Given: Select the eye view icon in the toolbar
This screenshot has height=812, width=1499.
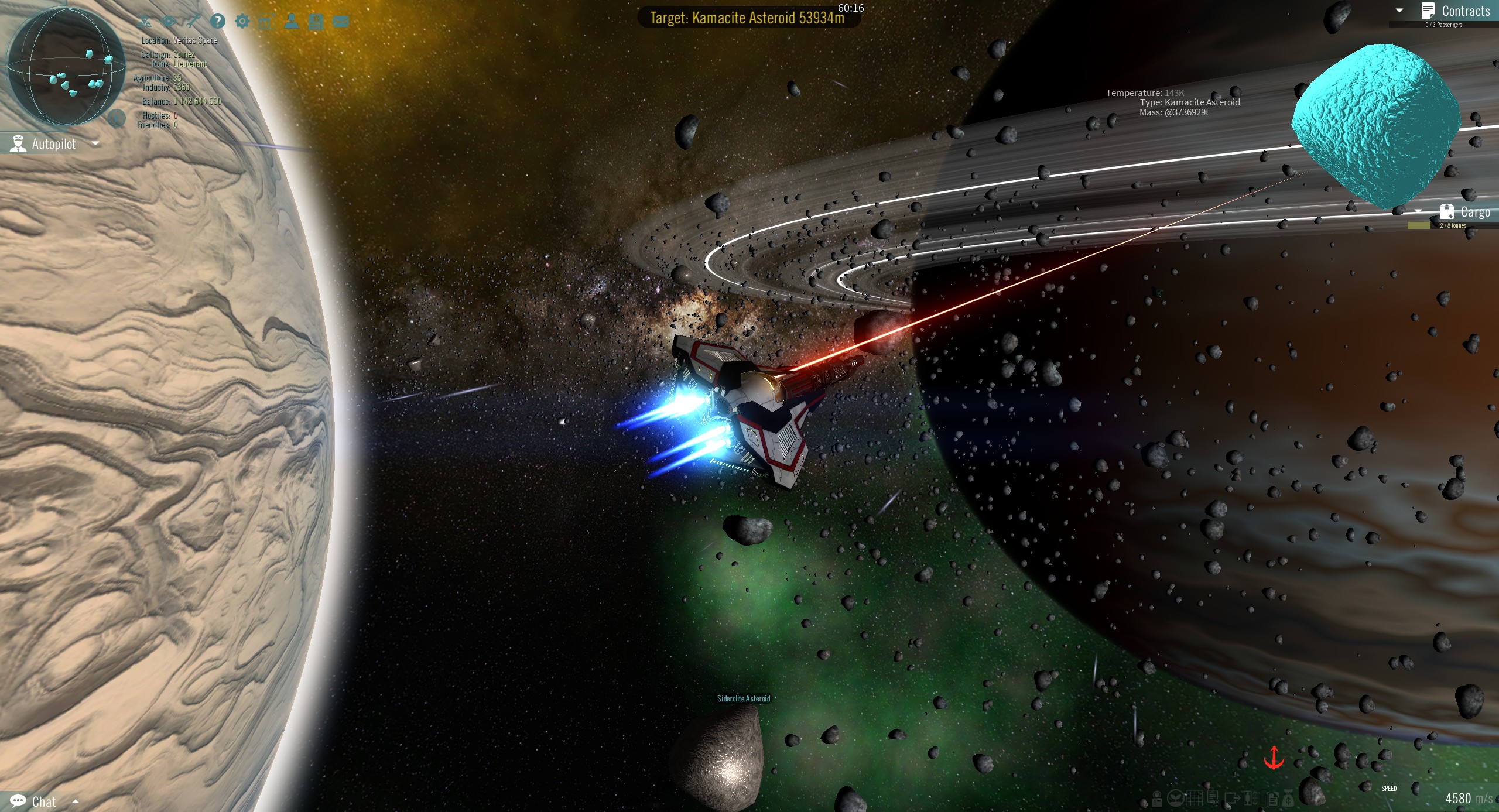Looking at the screenshot, I should coord(169,21).
